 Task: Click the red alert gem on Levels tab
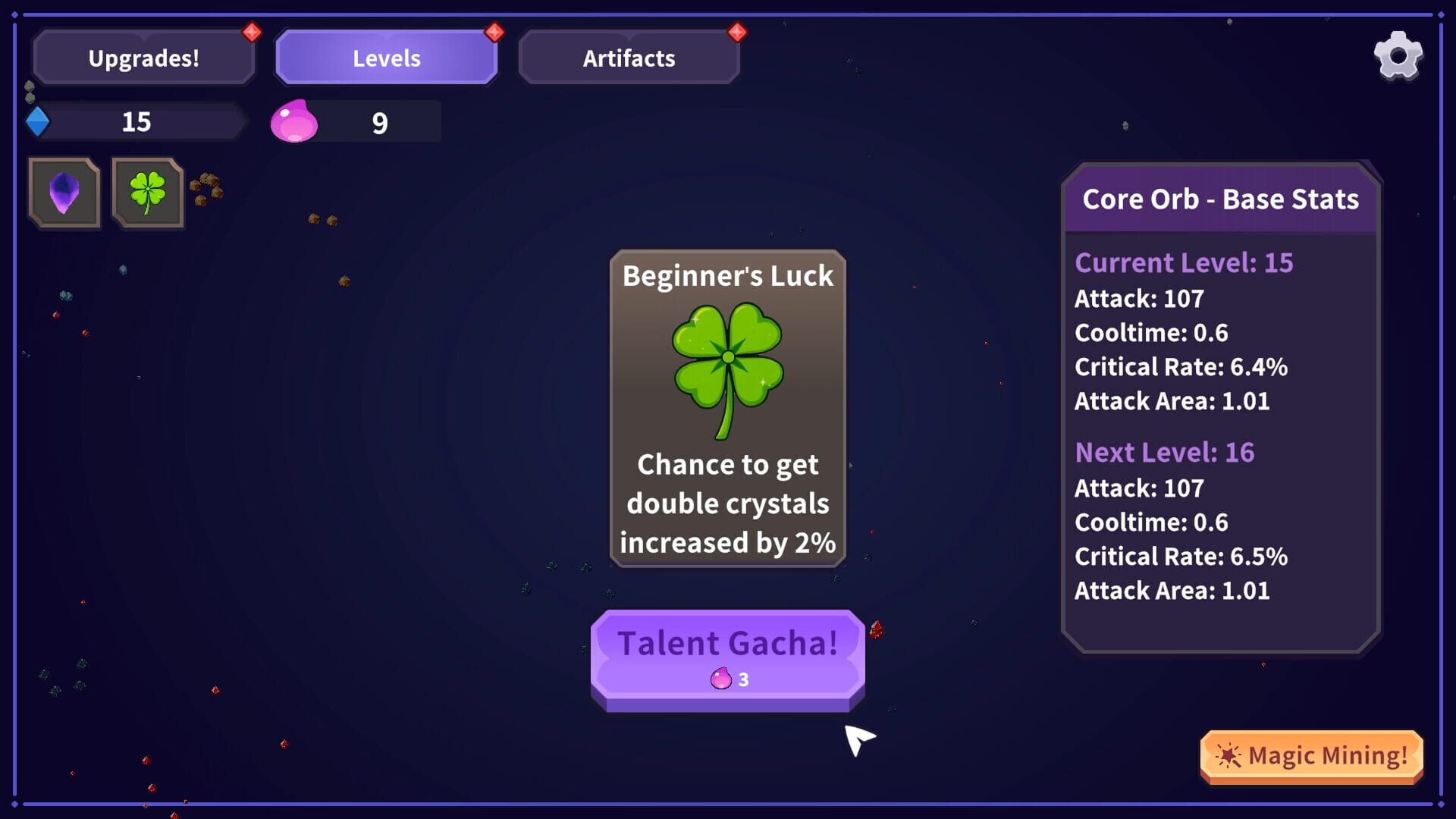[x=494, y=31]
